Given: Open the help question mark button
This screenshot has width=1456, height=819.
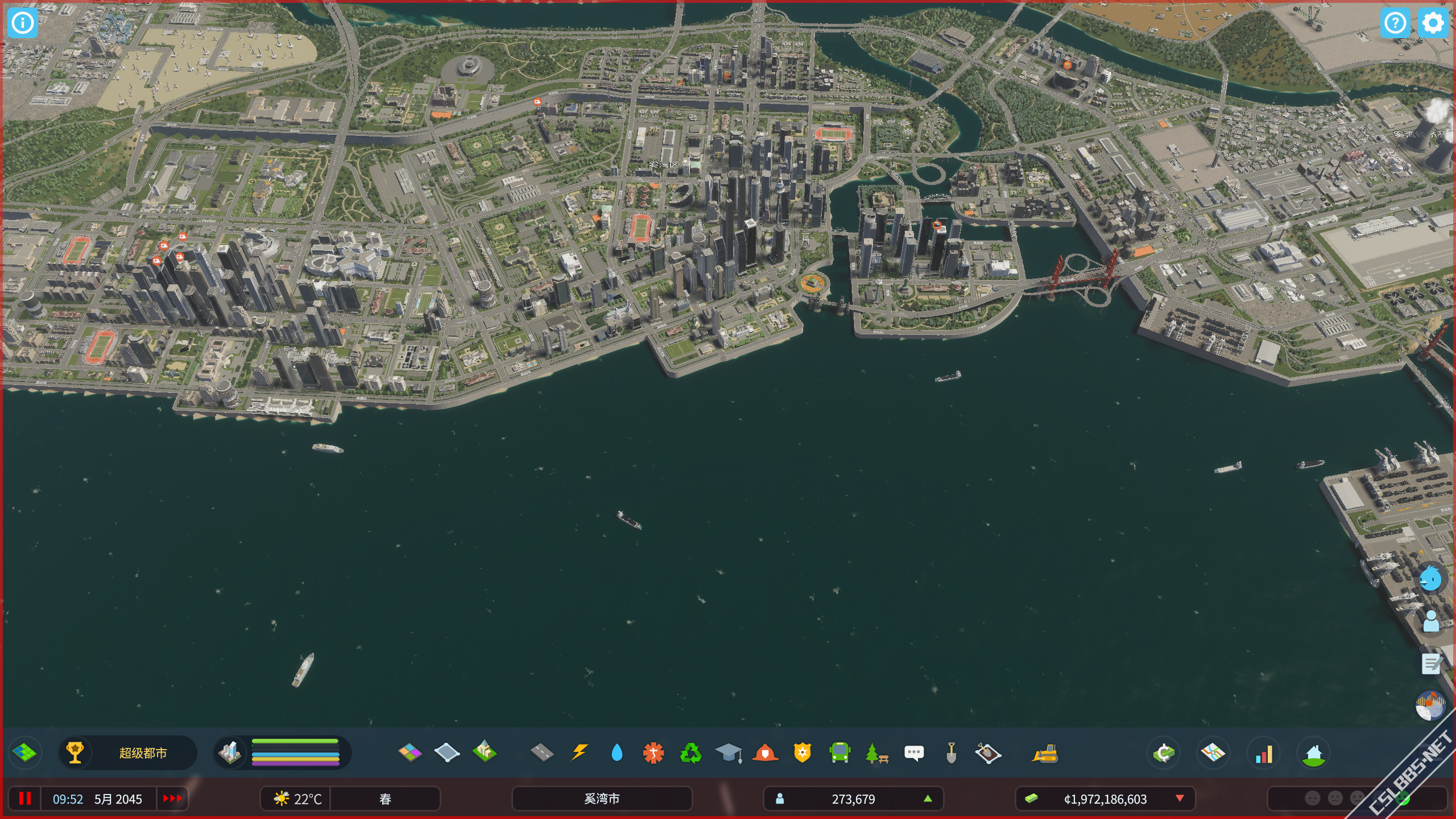Looking at the screenshot, I should click(1395, 23).
